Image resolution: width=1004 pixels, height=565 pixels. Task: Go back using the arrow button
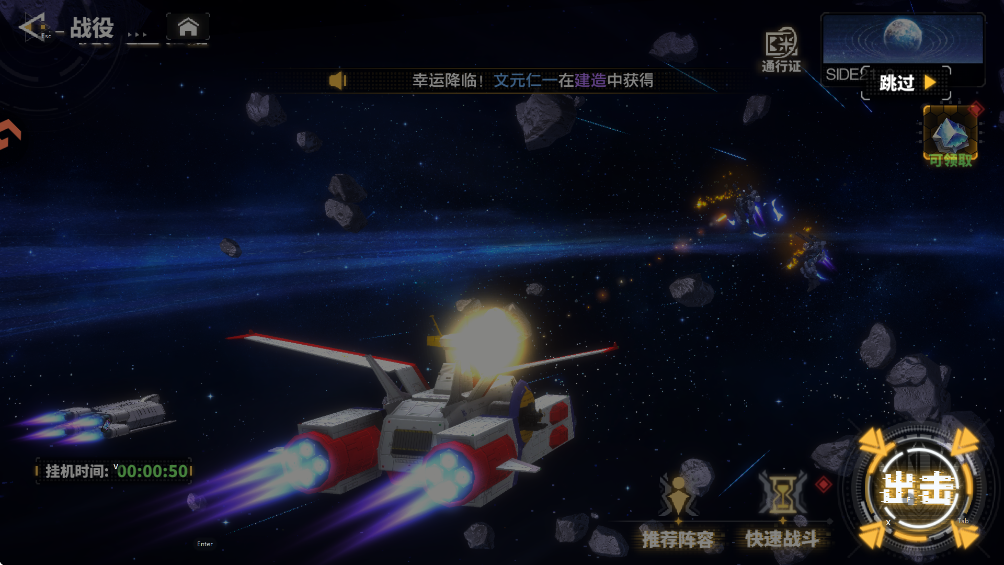[33, 27]
